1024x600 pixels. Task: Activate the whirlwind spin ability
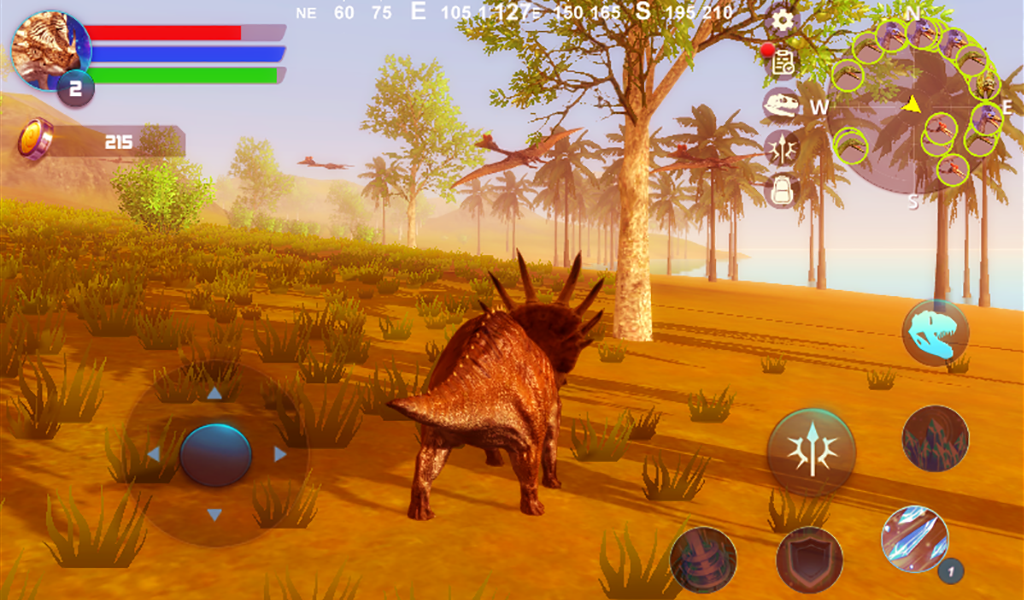pyautogui.click(x=703, y=559)
